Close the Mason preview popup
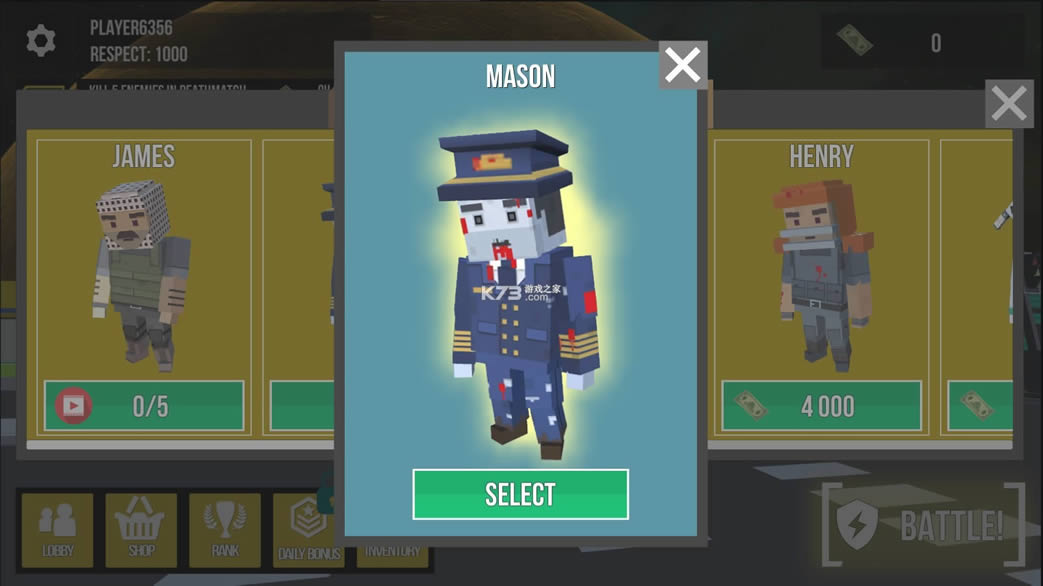 (683, 65)
